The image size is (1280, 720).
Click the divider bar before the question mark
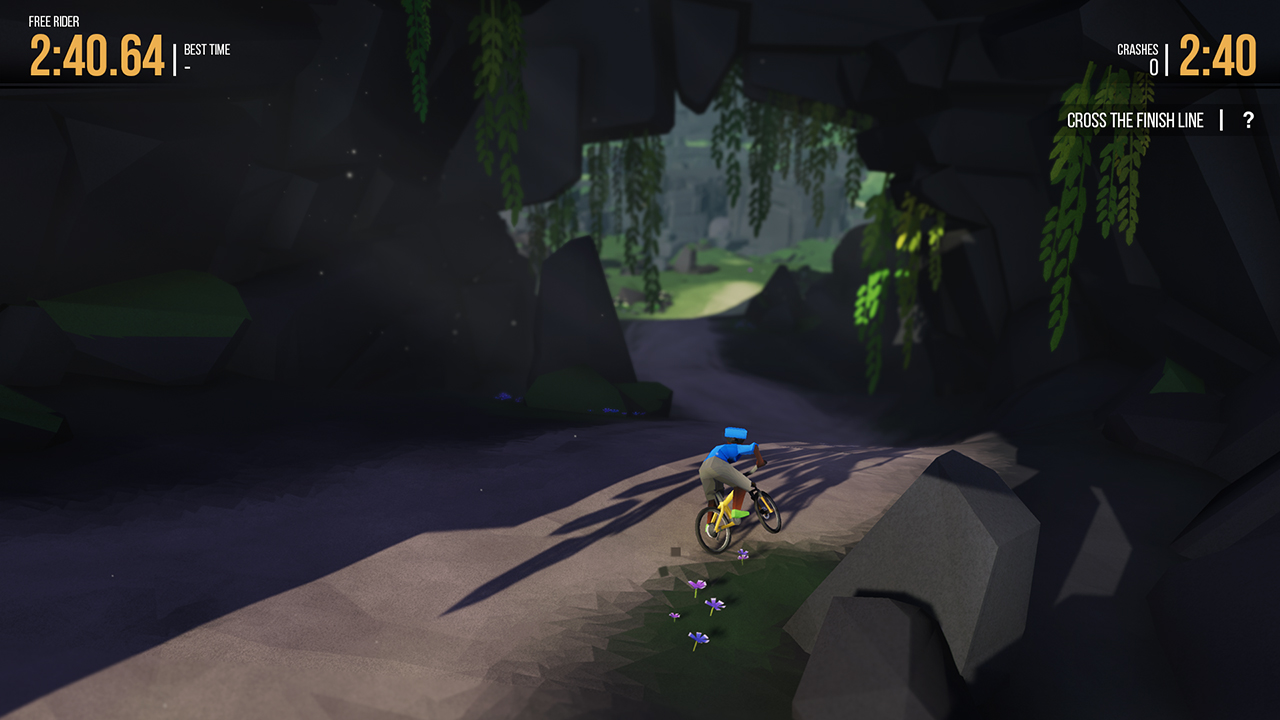[x=1221, y=119]
